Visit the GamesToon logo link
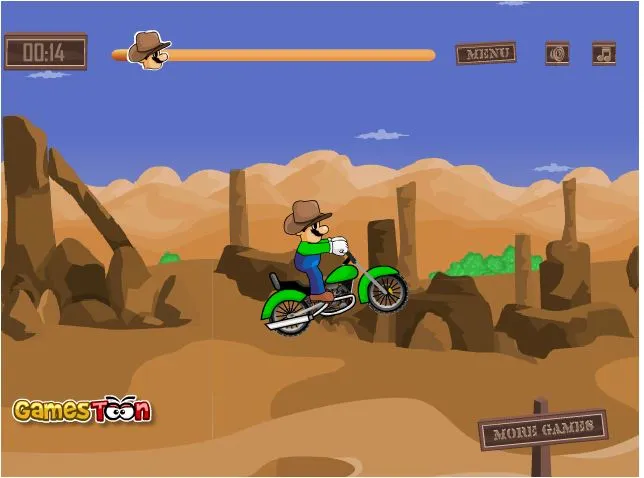The height and width of the screenshot is (478, 644). click(x=82, y=410)
